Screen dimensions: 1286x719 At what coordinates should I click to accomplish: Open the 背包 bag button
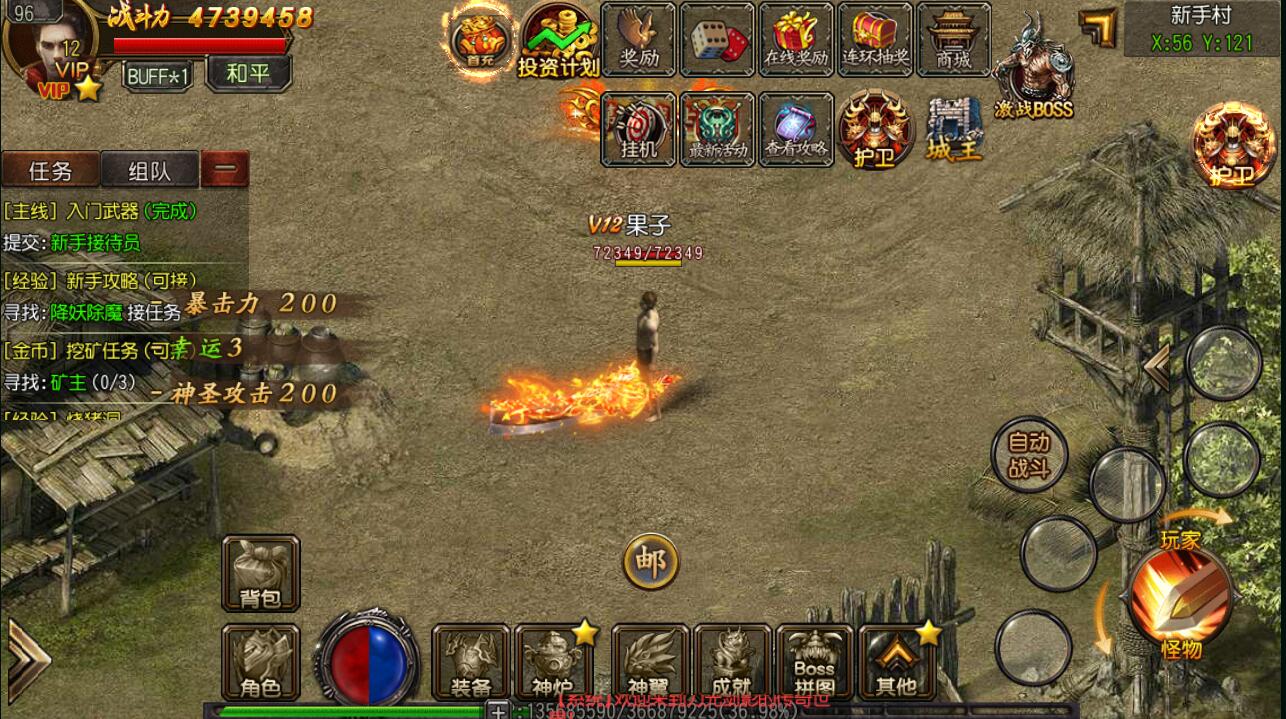[261, 574]
